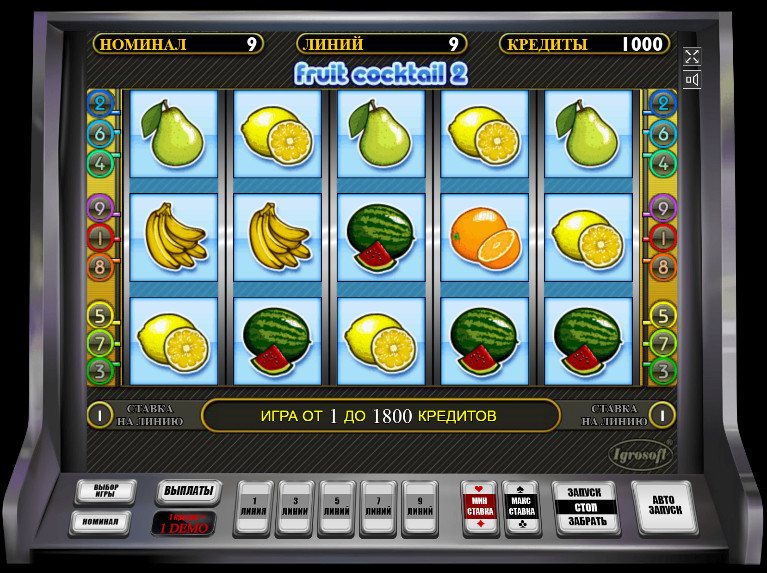Screen dimensions: 767x573
Task: Select the 1 линия bet button
Action: coord(253,507)
